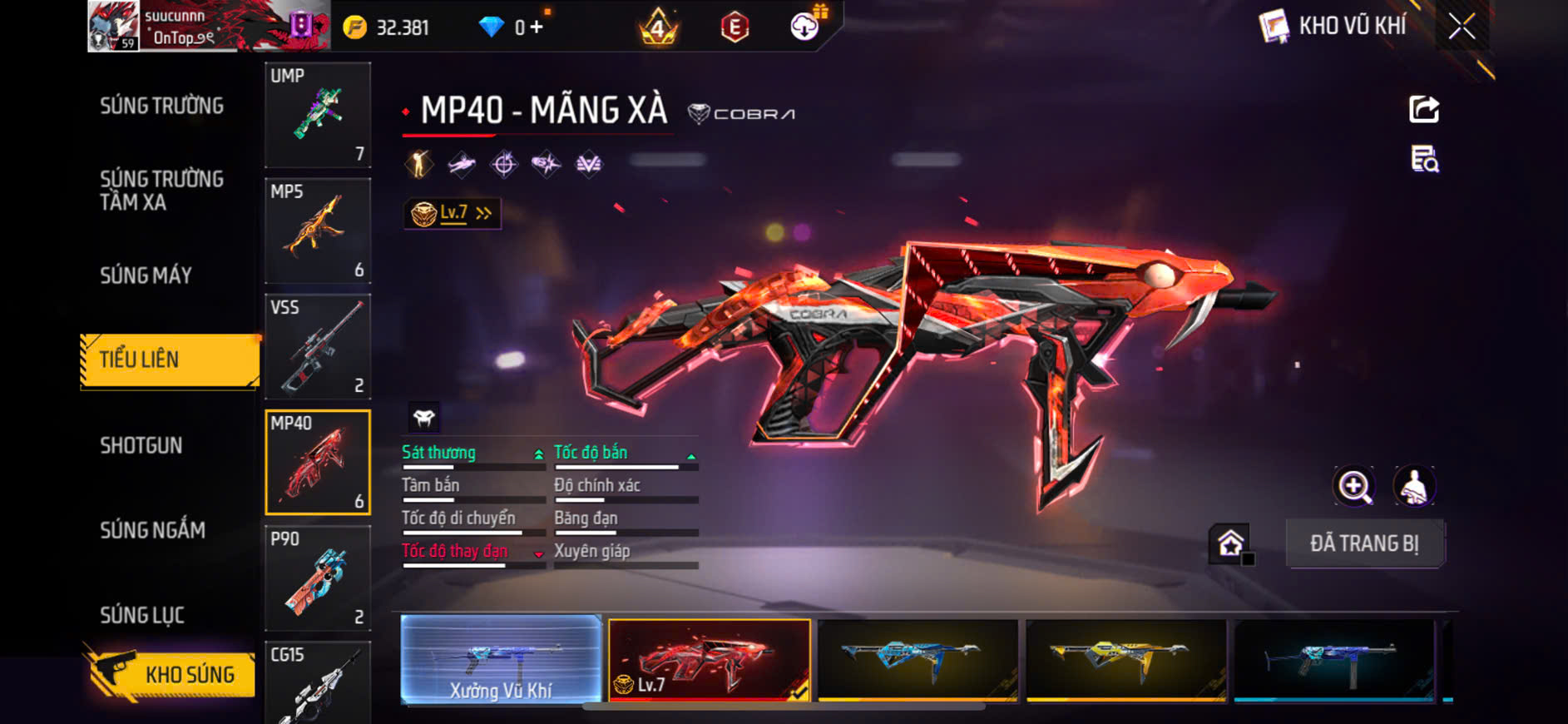Viewport: 1568px width, 724px height.
Task: Open Kho Súng gun storage
Action: tap(171, 674)
